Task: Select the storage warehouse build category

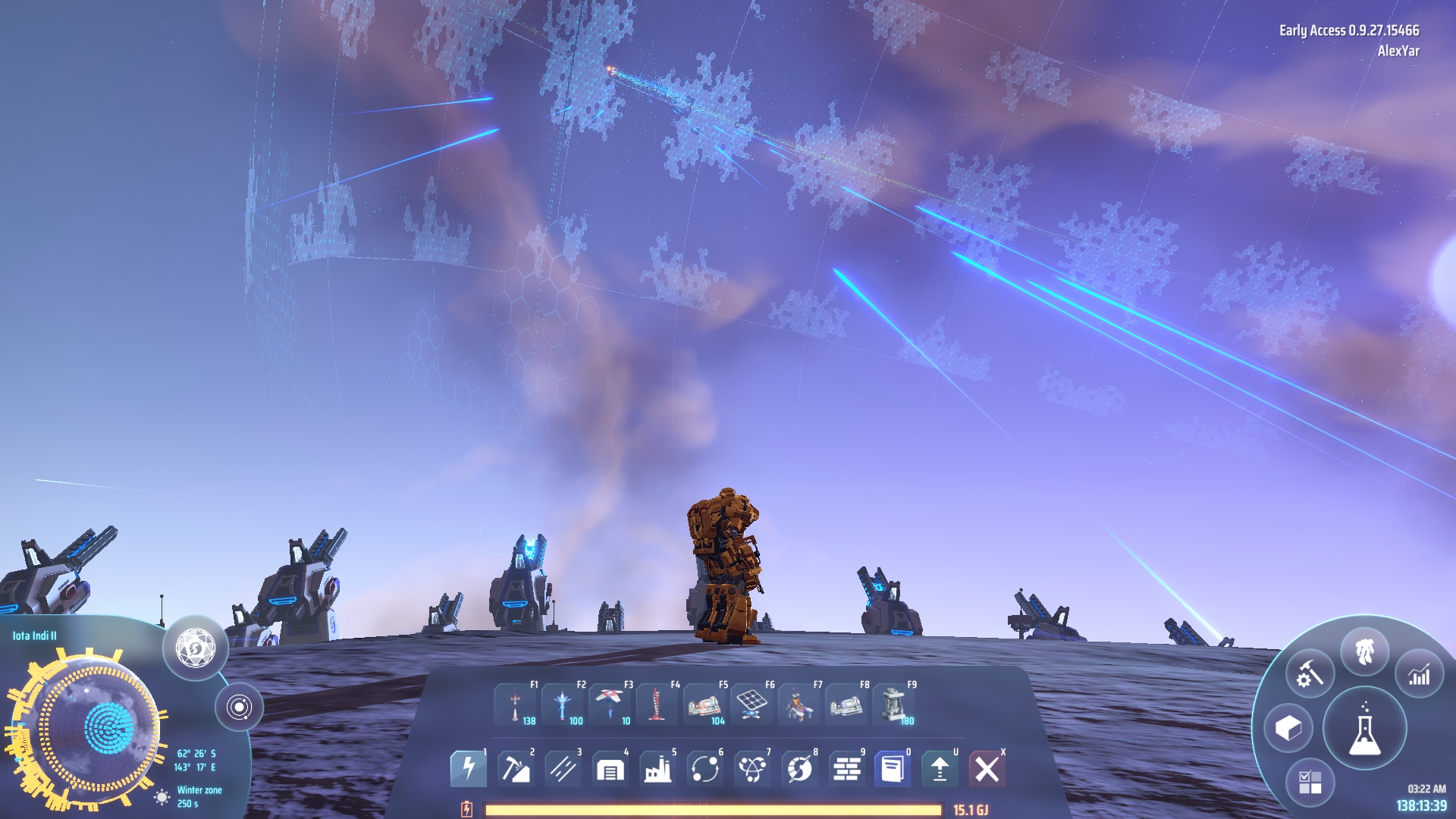Action: [610, 769]
